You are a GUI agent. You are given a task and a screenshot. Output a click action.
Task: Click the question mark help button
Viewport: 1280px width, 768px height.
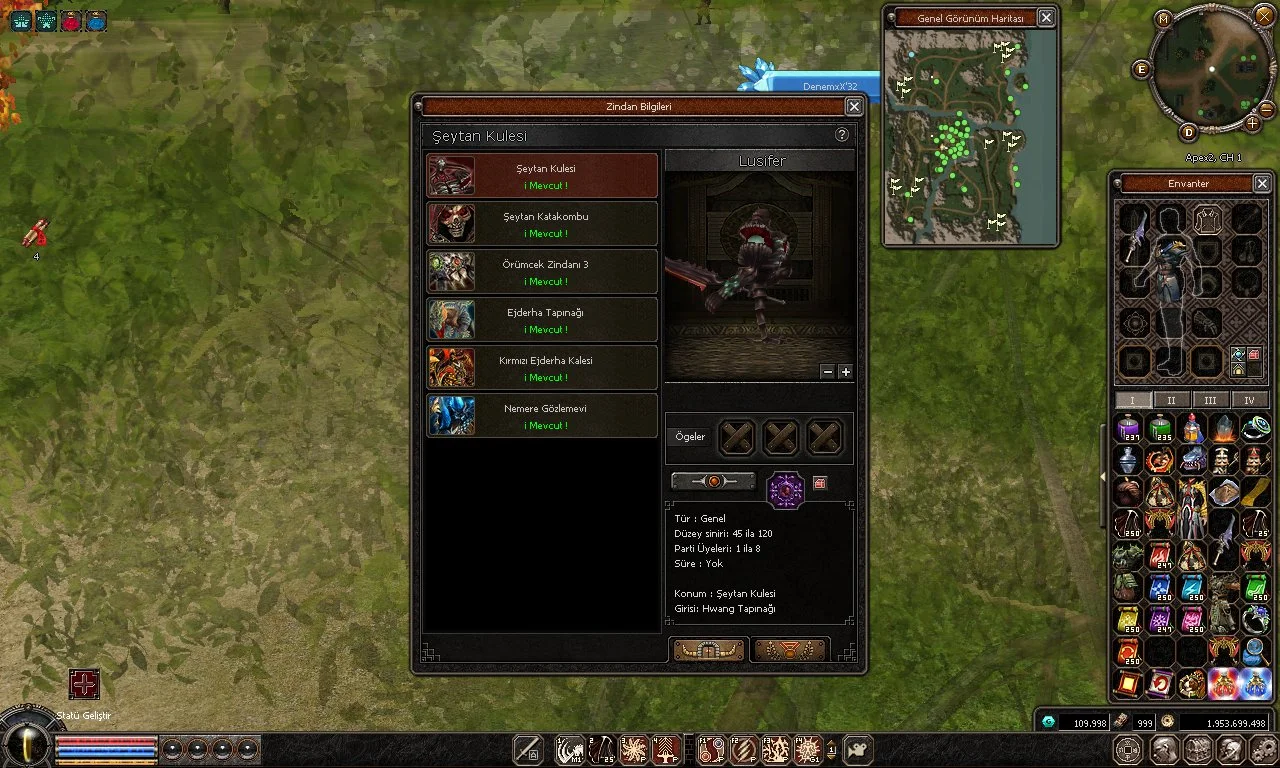842,135
